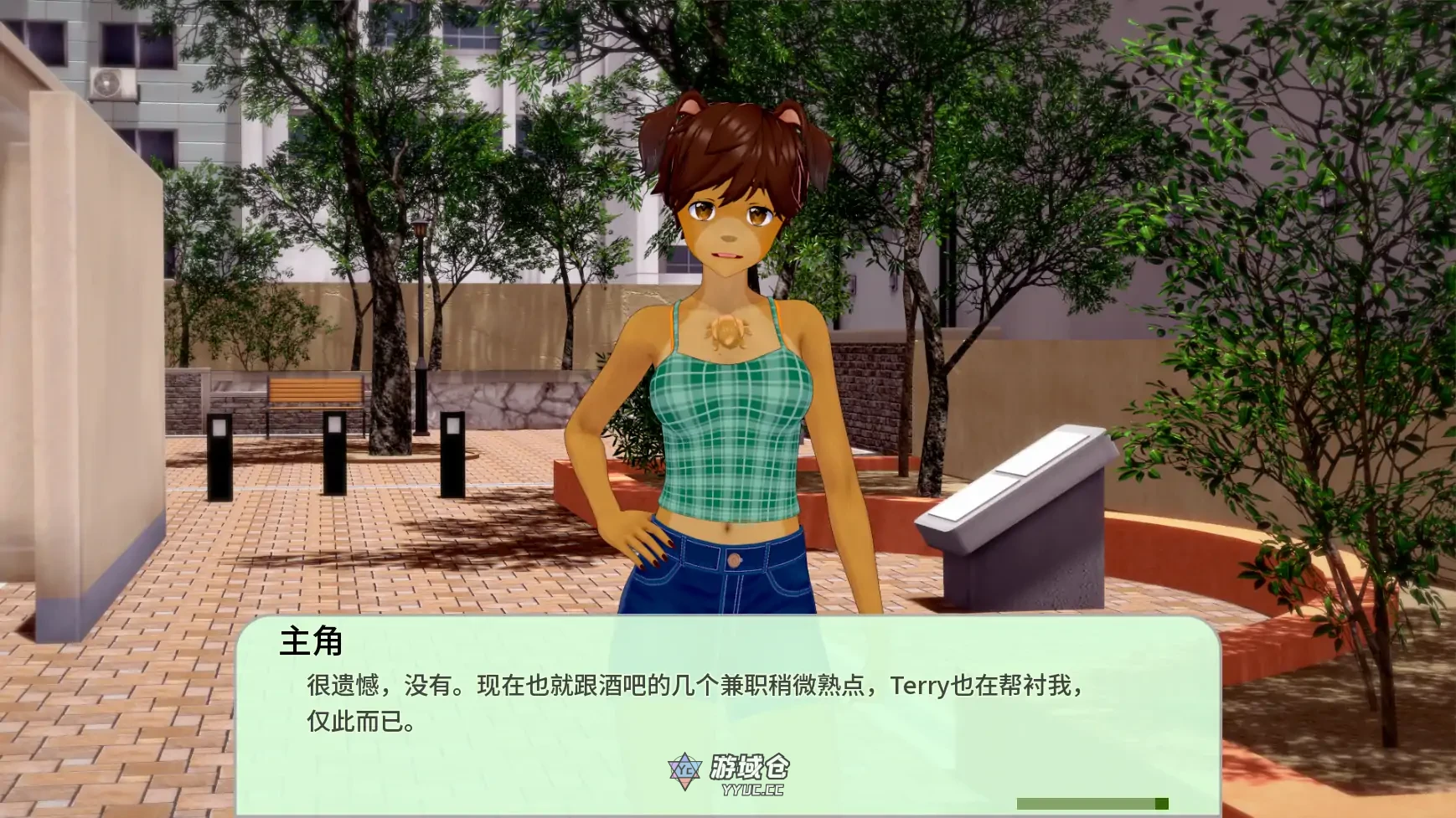Viewport: 1456px width, 818px height.
Task: Click the dialogue line mentioning Terry
Action: pos(691,688)
